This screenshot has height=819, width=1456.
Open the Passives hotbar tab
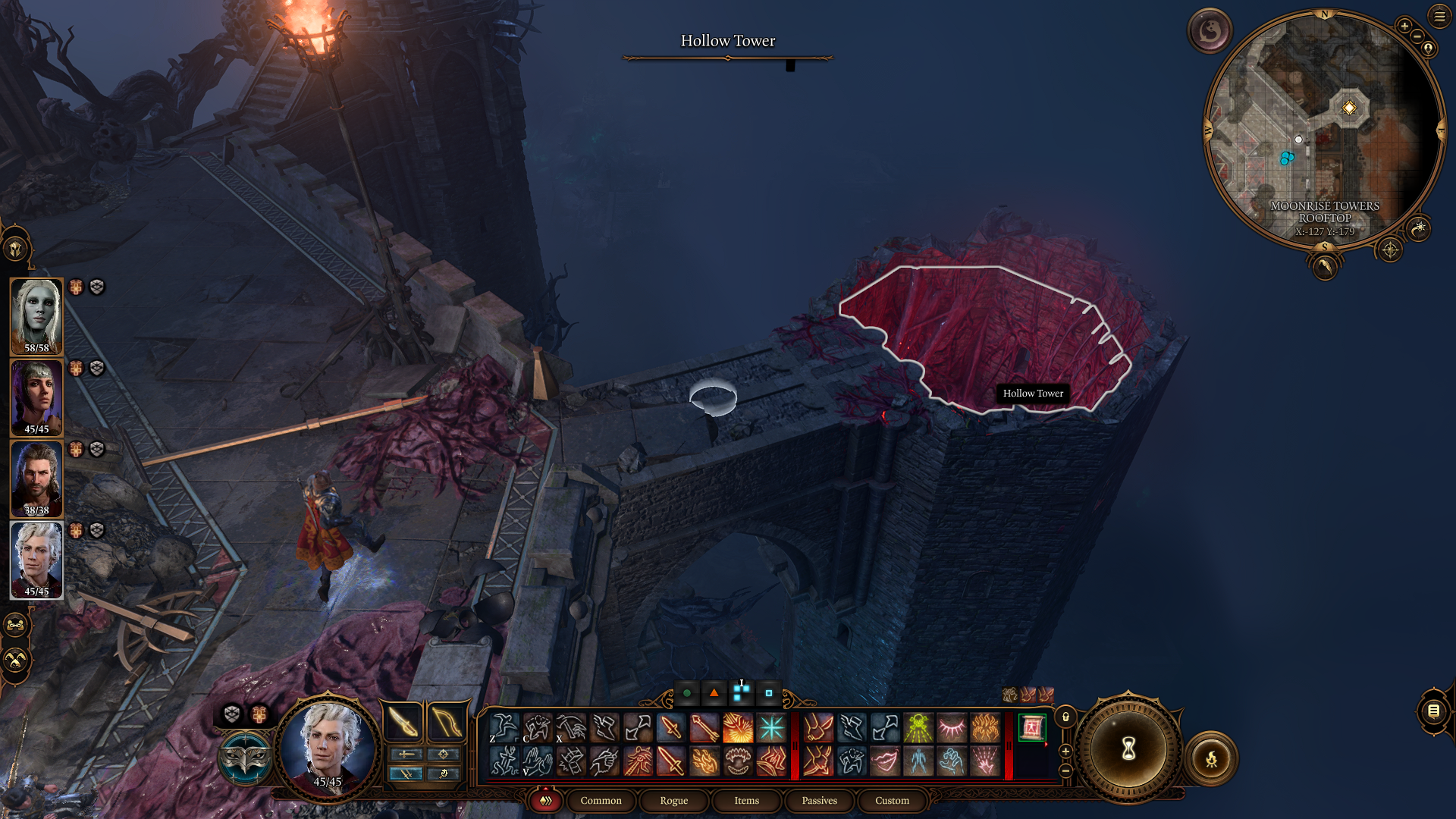tap(819, 801)
